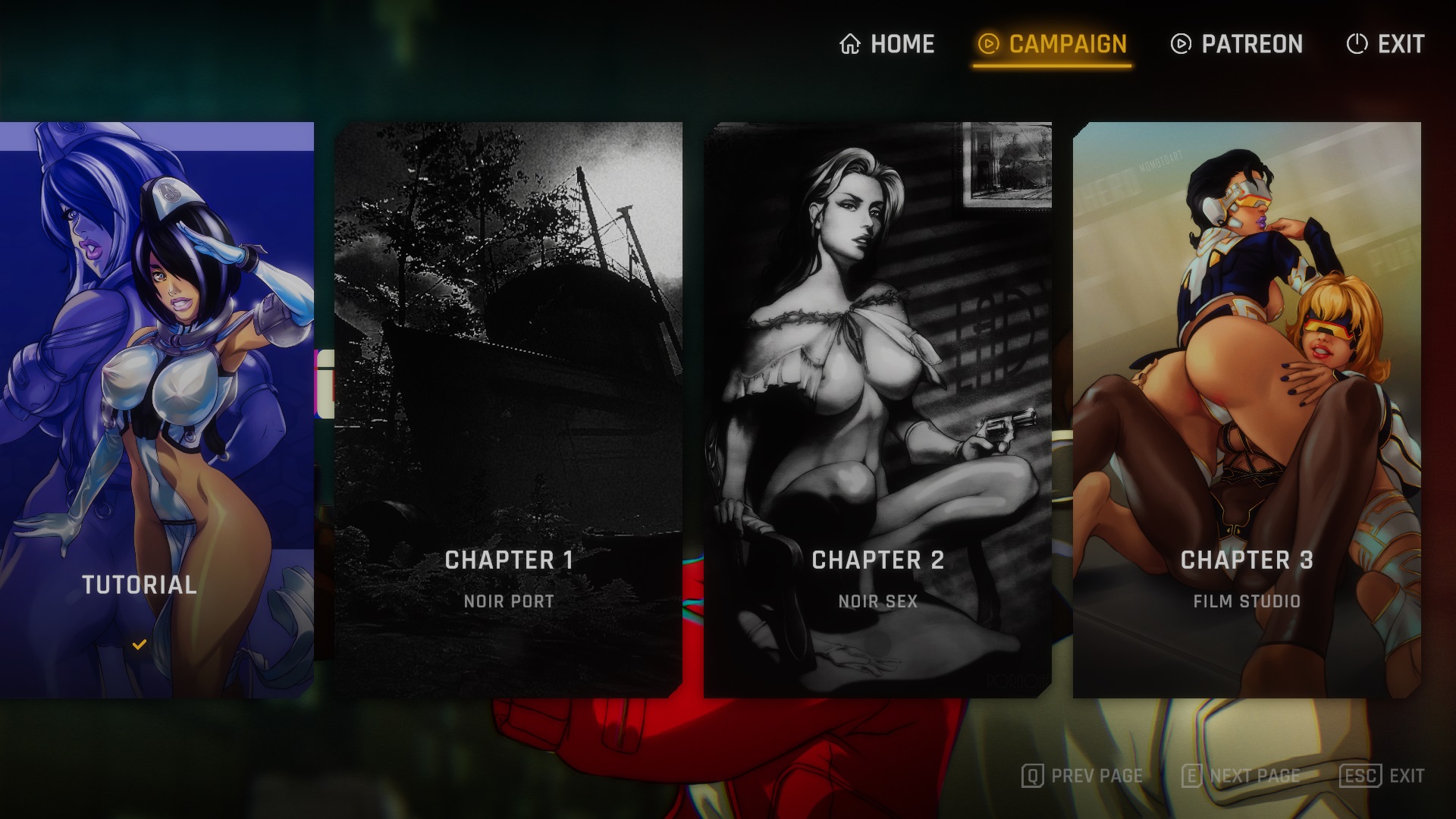Open the Chapter 3 Film Studio card
1456x819 pixels.
coord(1247,409)
